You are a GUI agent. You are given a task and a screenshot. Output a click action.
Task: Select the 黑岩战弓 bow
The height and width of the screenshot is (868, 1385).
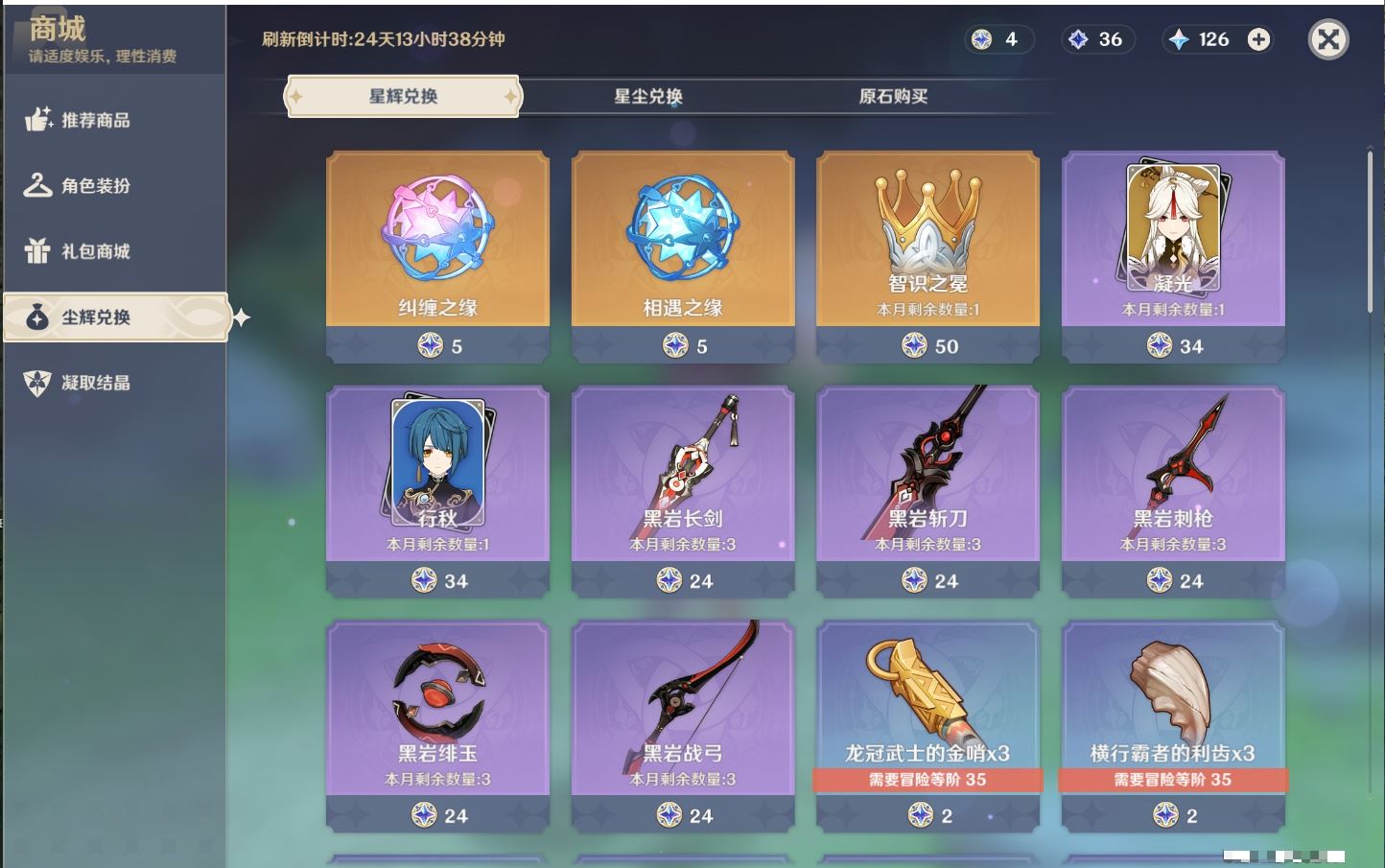[x=683, y=725]
